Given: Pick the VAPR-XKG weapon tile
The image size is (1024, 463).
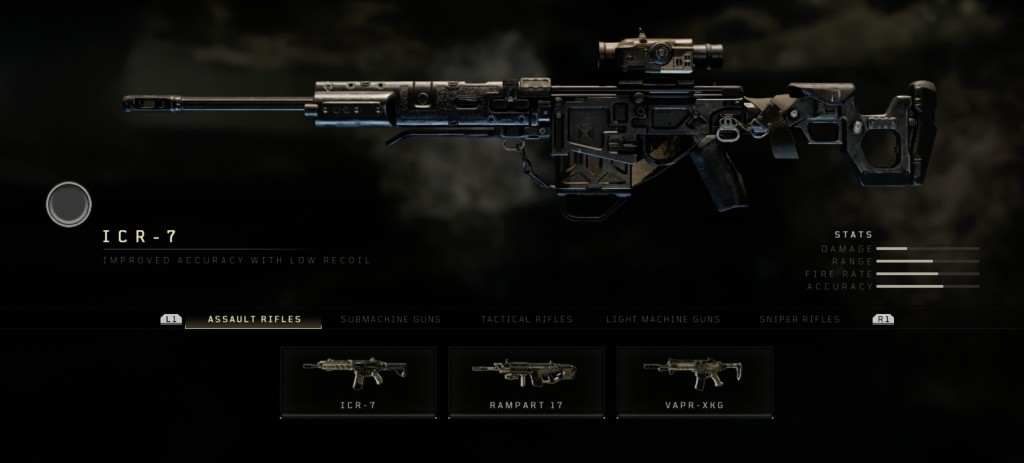Looking at the screenshot, I should 694,381.
